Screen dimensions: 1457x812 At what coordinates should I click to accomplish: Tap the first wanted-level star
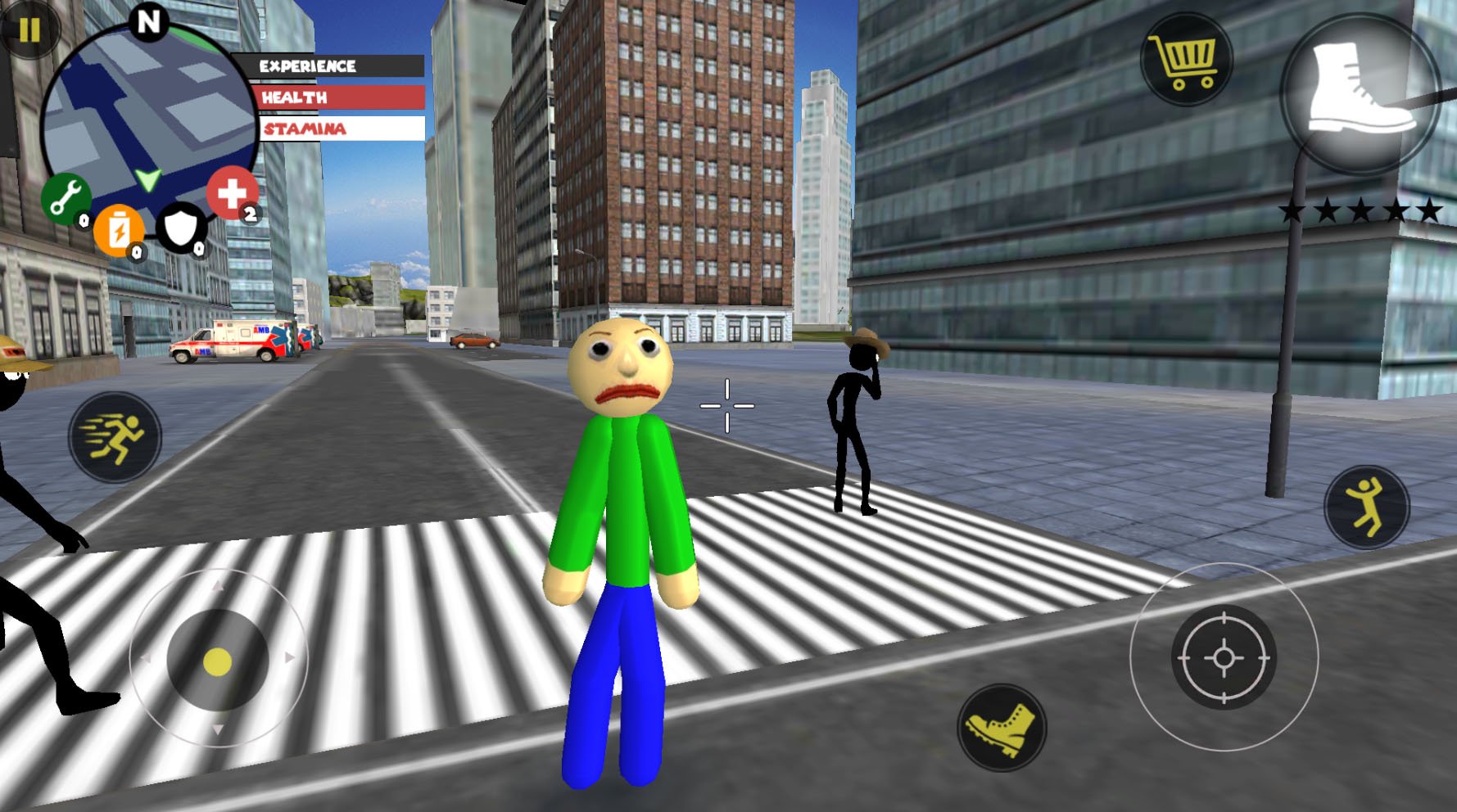pos(1291,210)
